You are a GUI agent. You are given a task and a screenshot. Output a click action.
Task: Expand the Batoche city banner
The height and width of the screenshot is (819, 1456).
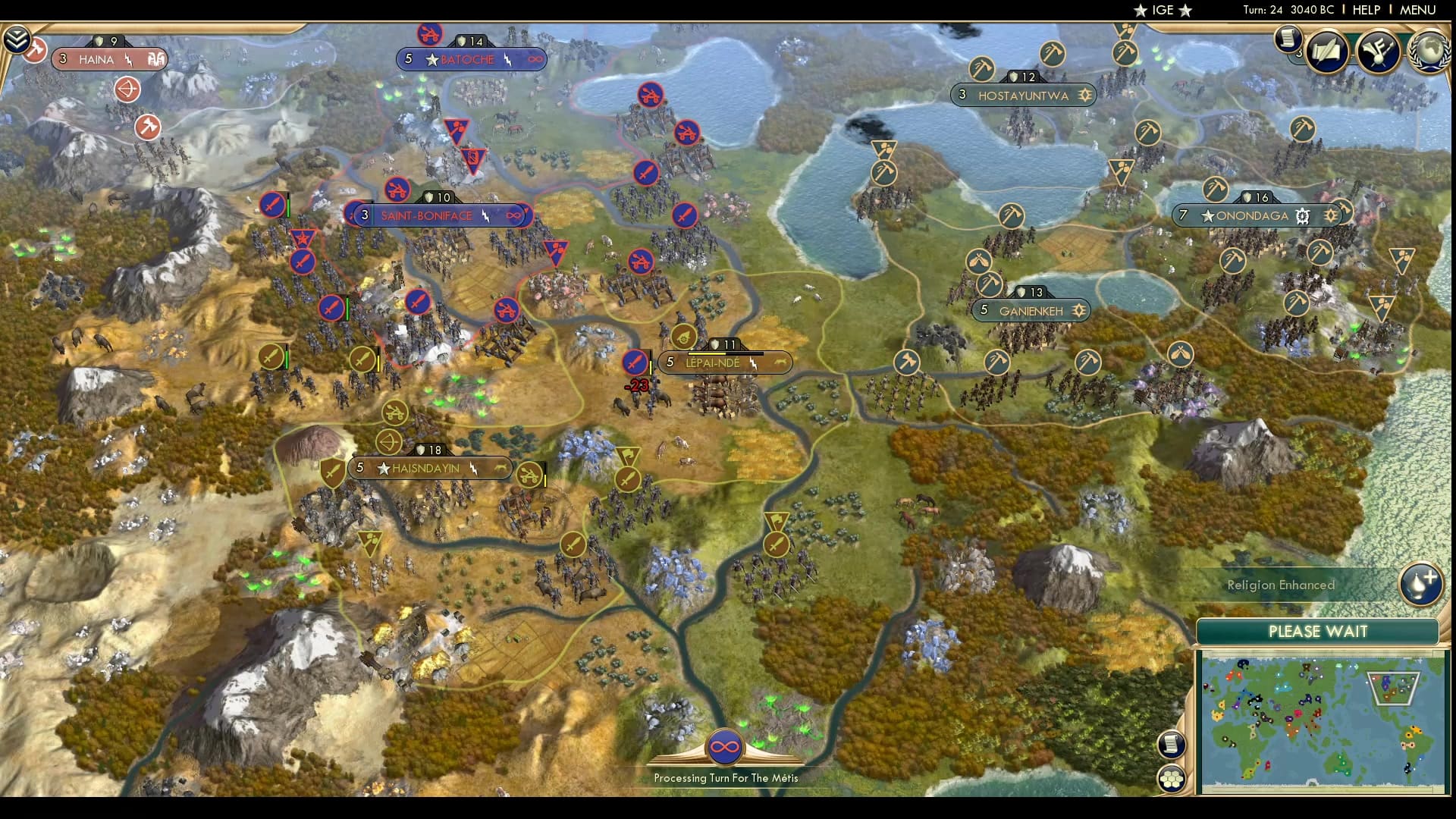[x=470, y=58]
